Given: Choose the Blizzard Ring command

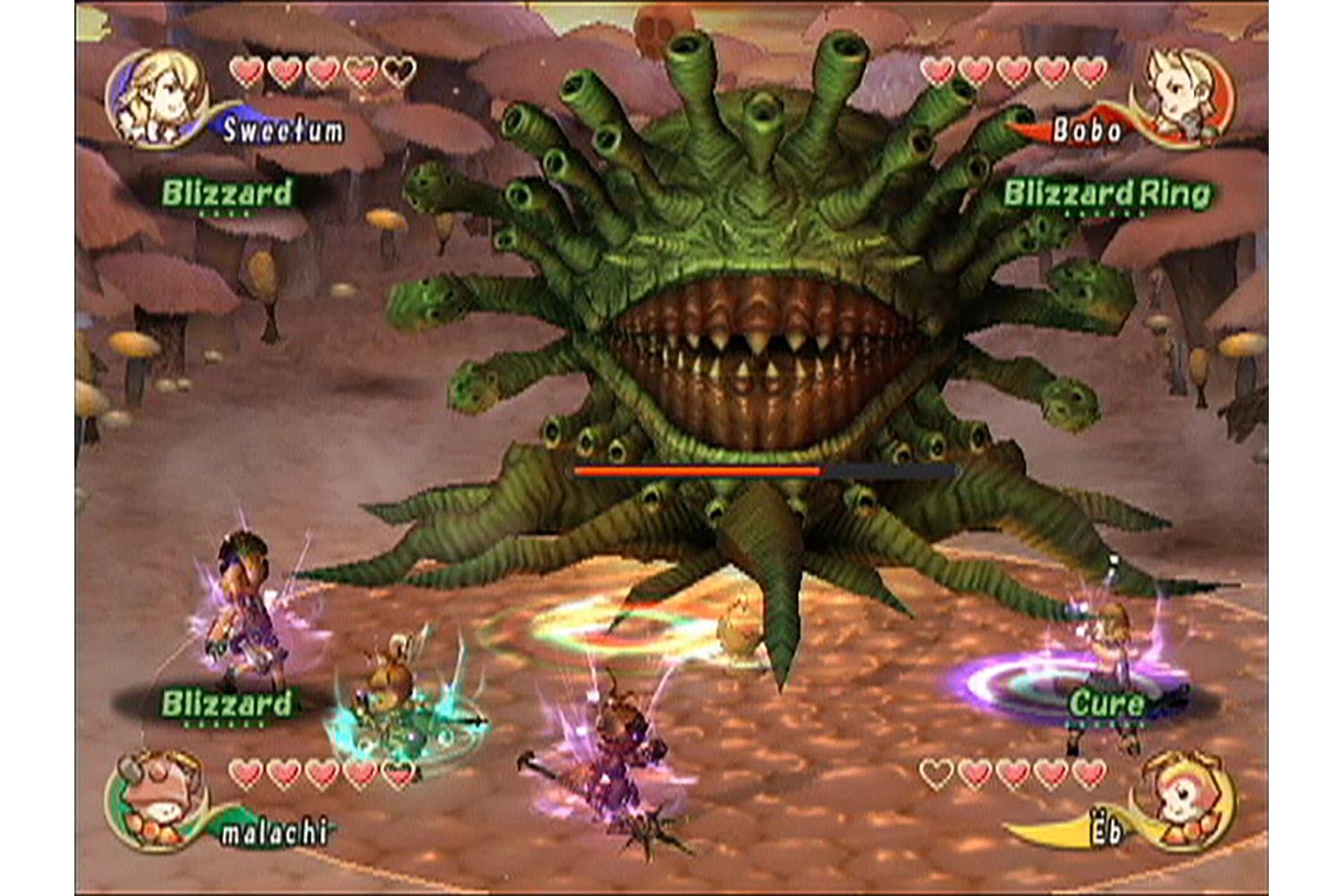Looking at the screenshot, I should click(x=1106, y=194).
